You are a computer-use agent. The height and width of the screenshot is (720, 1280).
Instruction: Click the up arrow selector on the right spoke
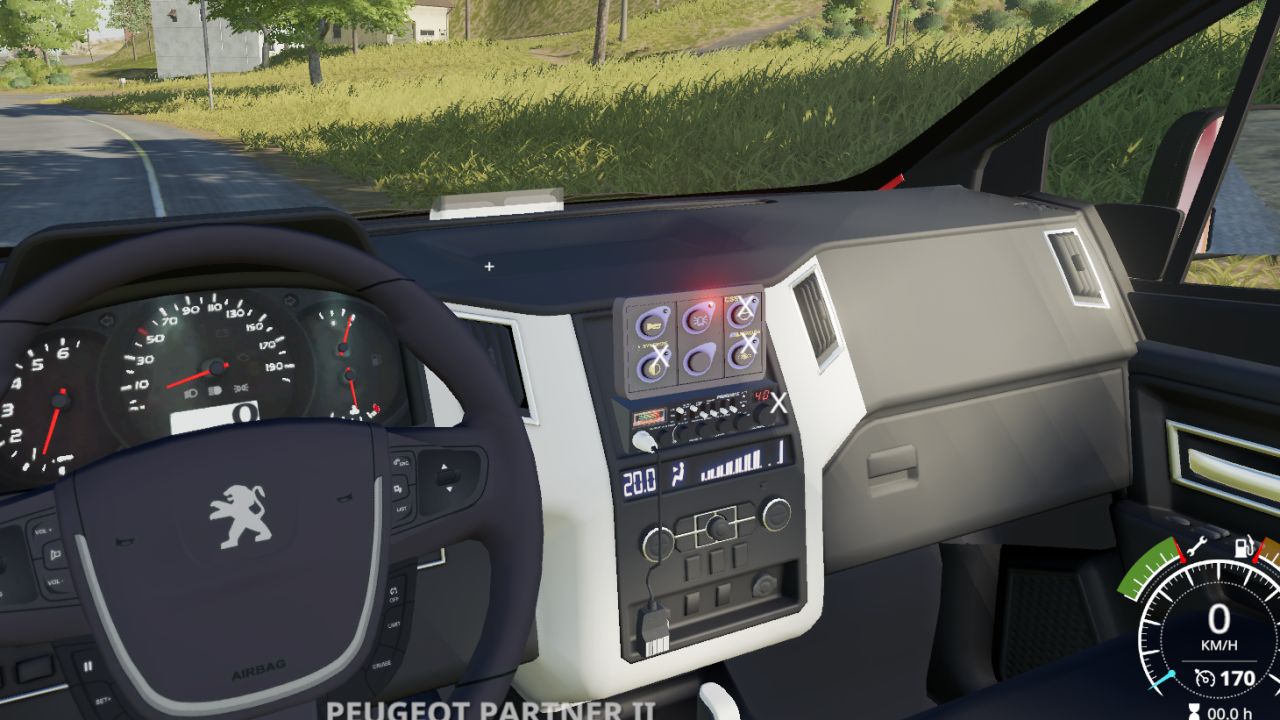[x=444, y=465]
